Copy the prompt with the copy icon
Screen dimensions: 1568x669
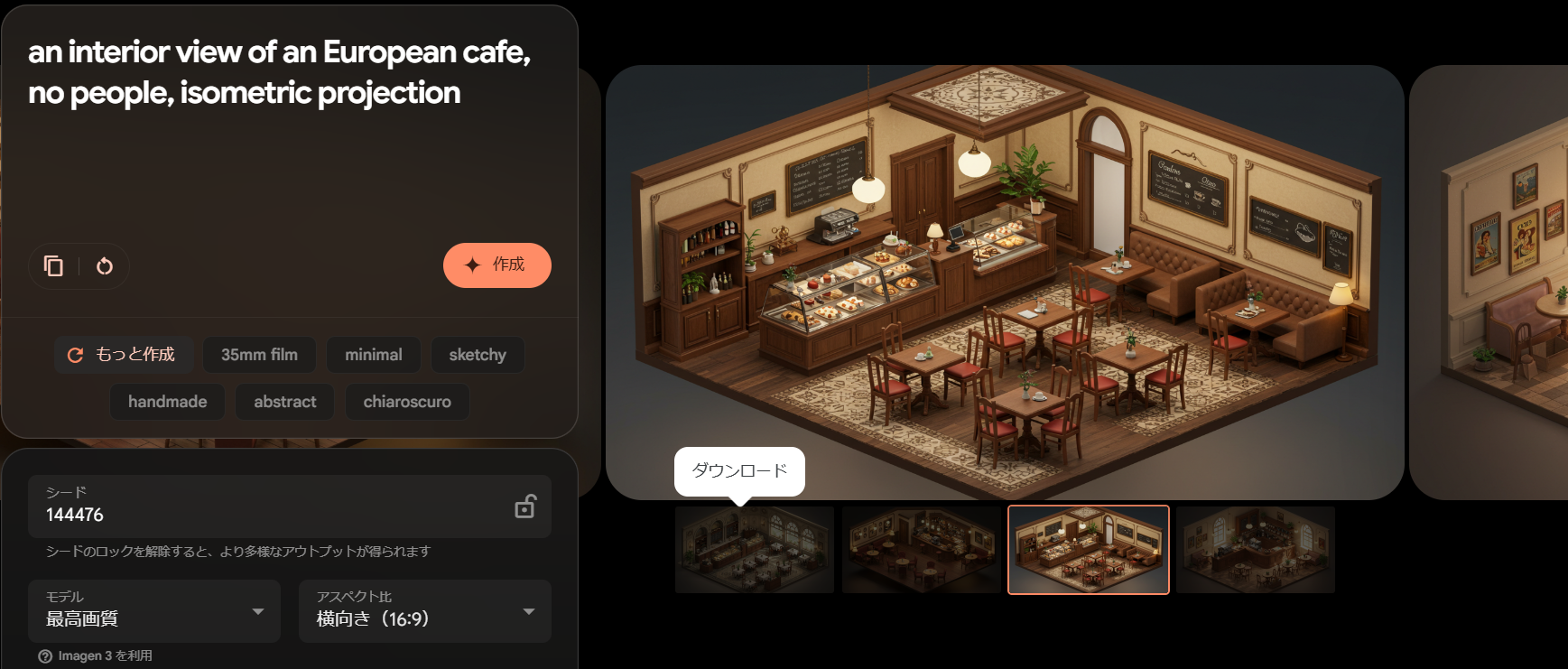(x=54, y=266)
